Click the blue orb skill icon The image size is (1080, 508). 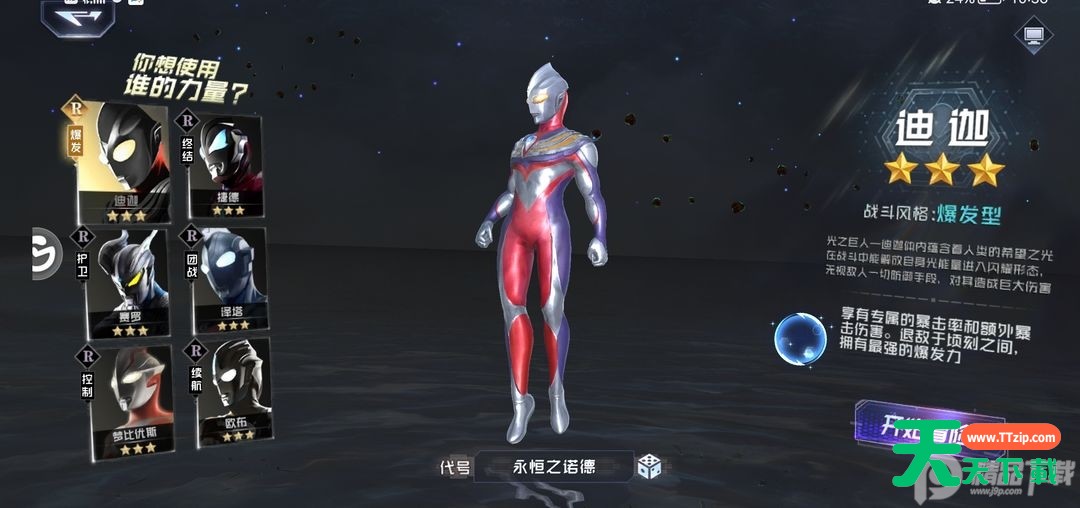[799, 338]
